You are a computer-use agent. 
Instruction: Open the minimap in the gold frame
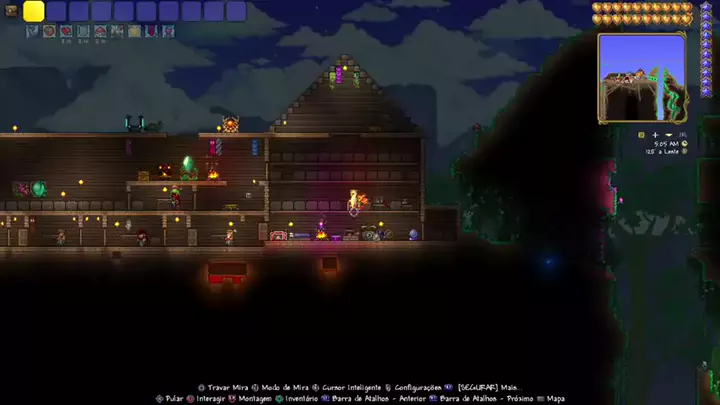click(x=641, y=77)
